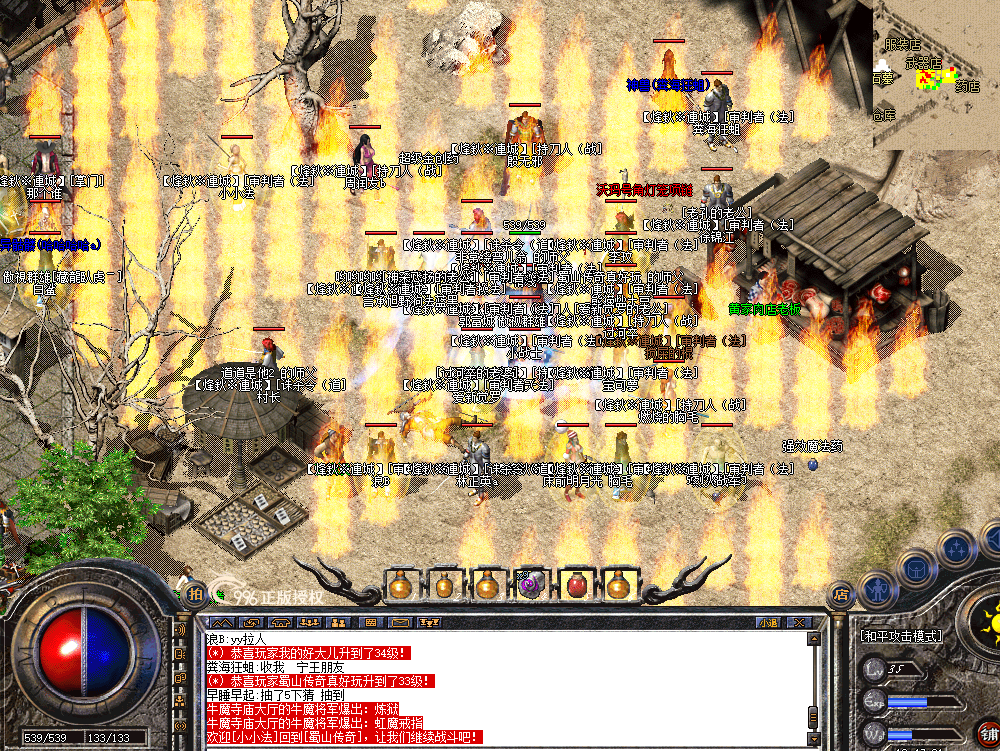This screenshot has height=751, width=1000.
Task: Click the 小退 logout button
Action: pos(768,622)
